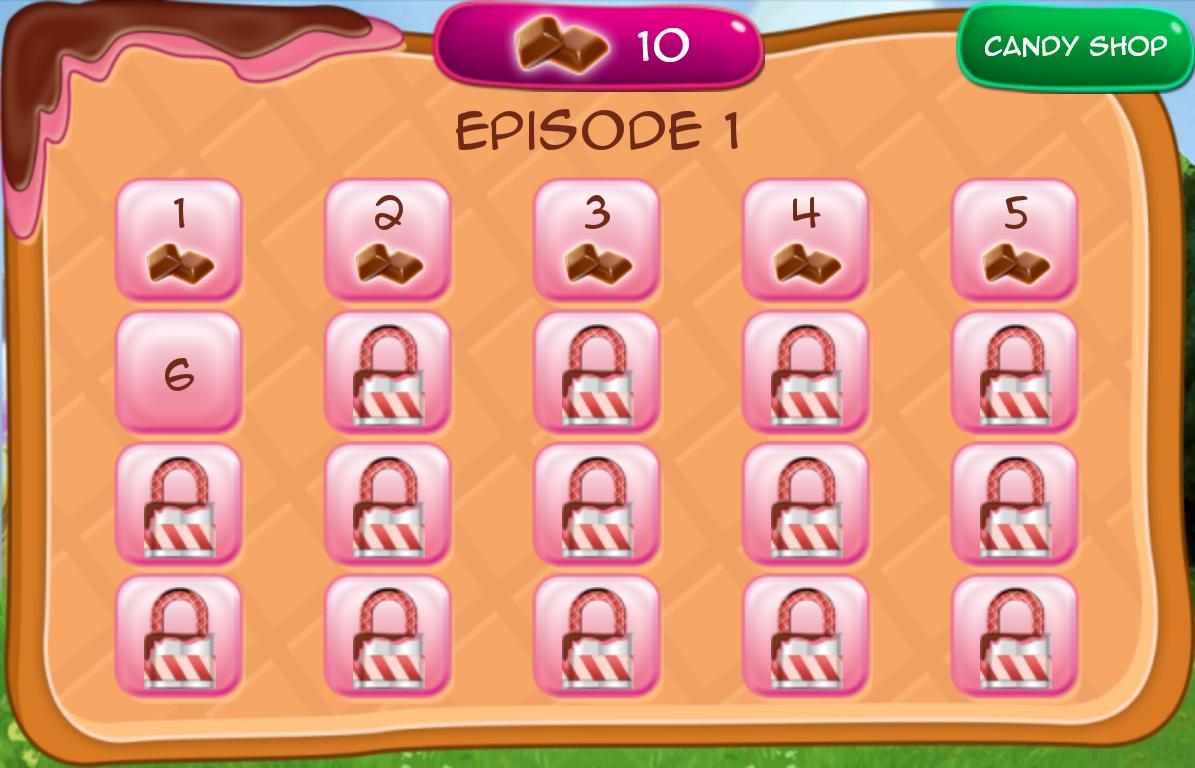Launch the unlocked level 6
Screen dimensions: 1195x768
(x=179, y=372)
